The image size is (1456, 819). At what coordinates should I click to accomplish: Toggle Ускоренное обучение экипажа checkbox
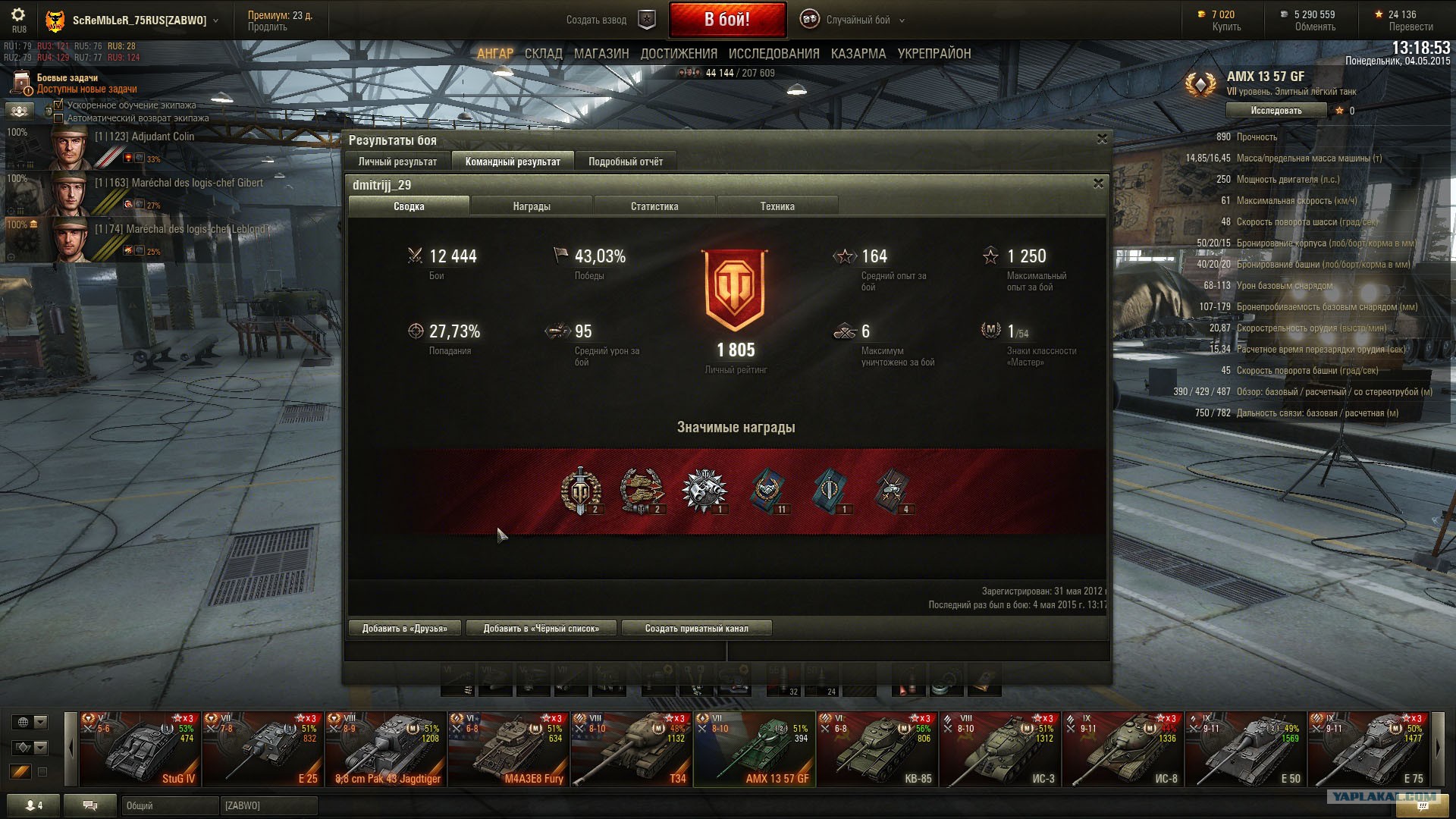pos(59,105)
